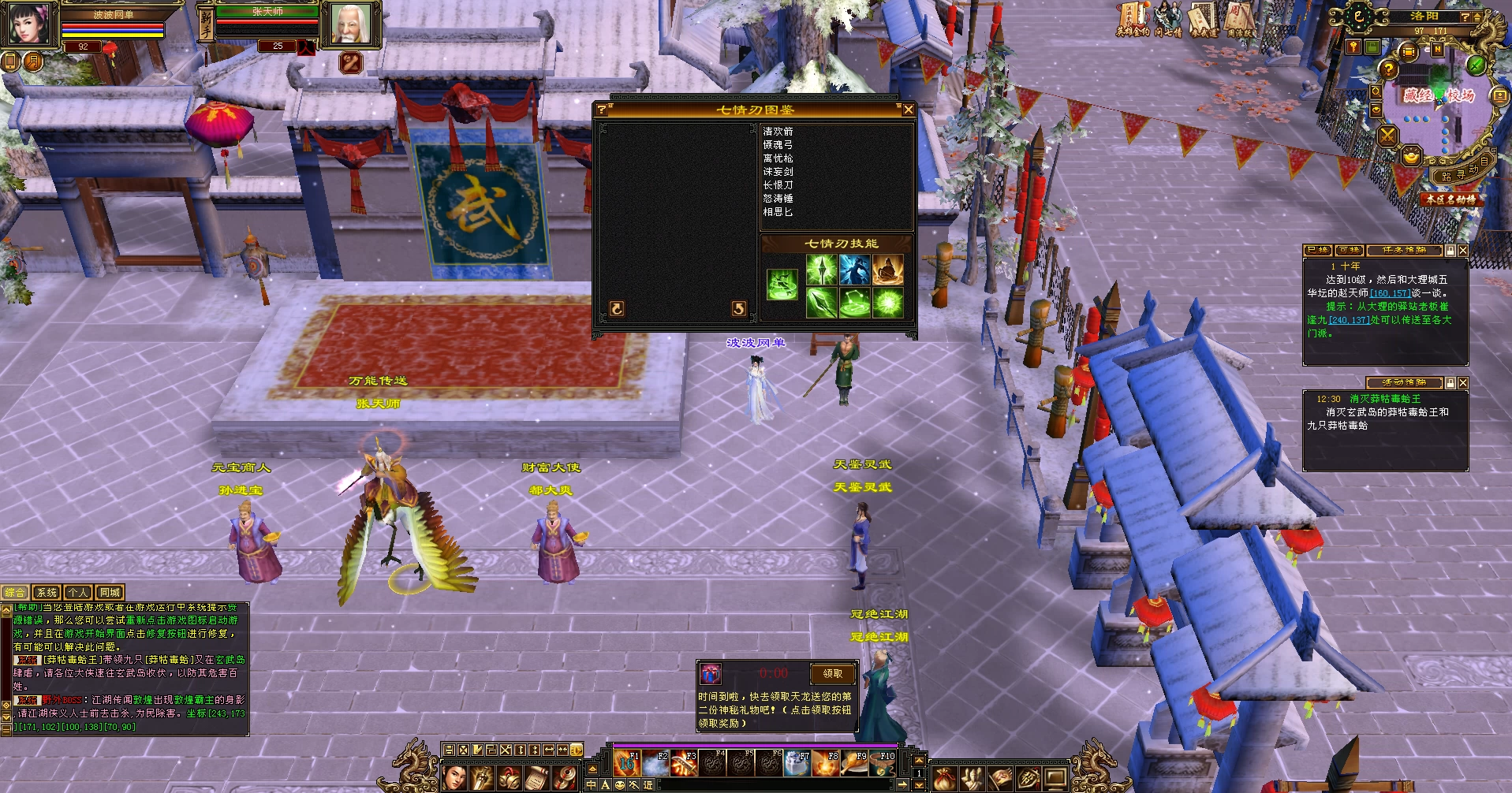
Task: Pick 相思匕 in the weapon list
Action: 778,212
